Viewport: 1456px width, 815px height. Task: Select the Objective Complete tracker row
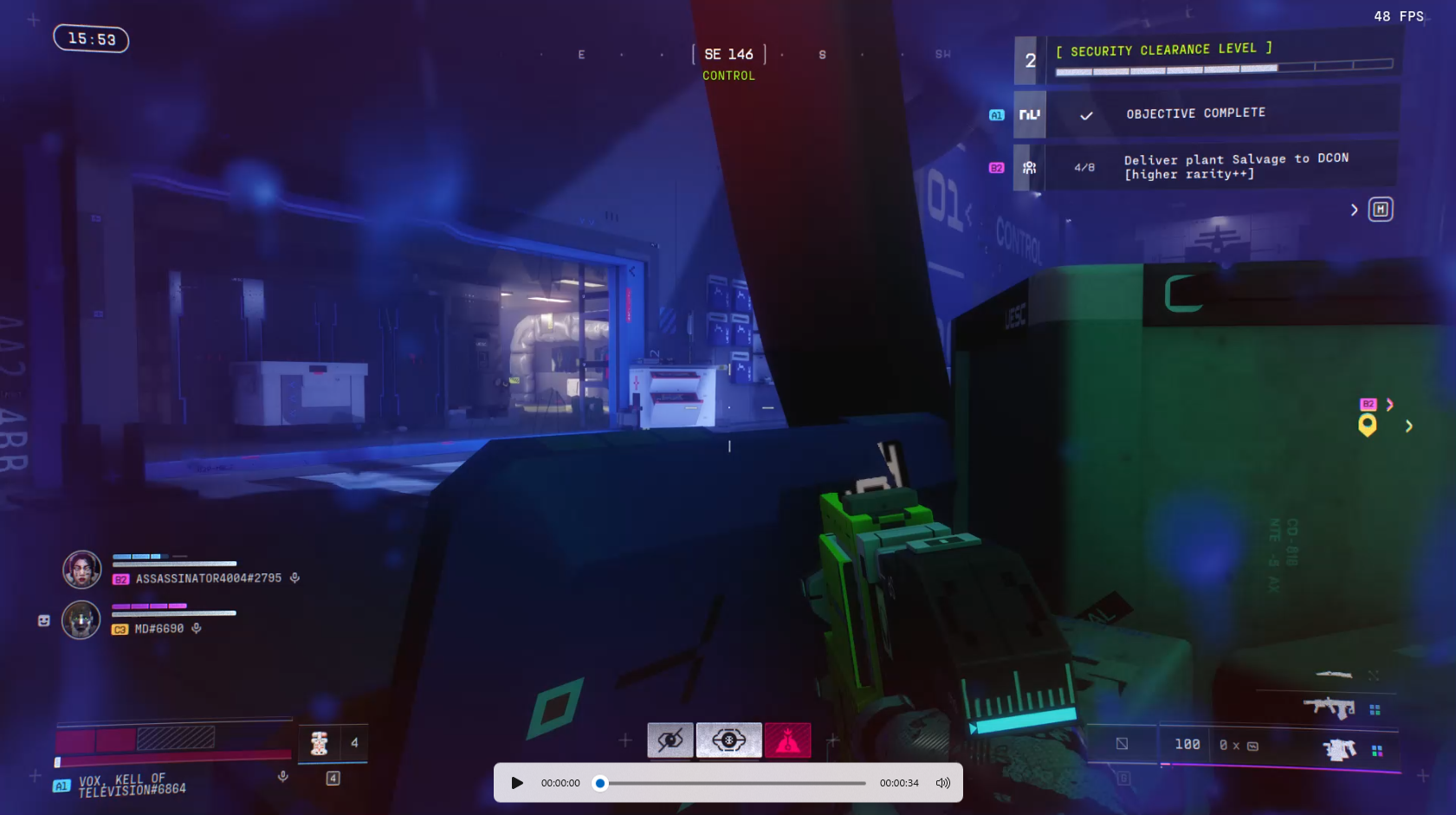[1195, 113]
